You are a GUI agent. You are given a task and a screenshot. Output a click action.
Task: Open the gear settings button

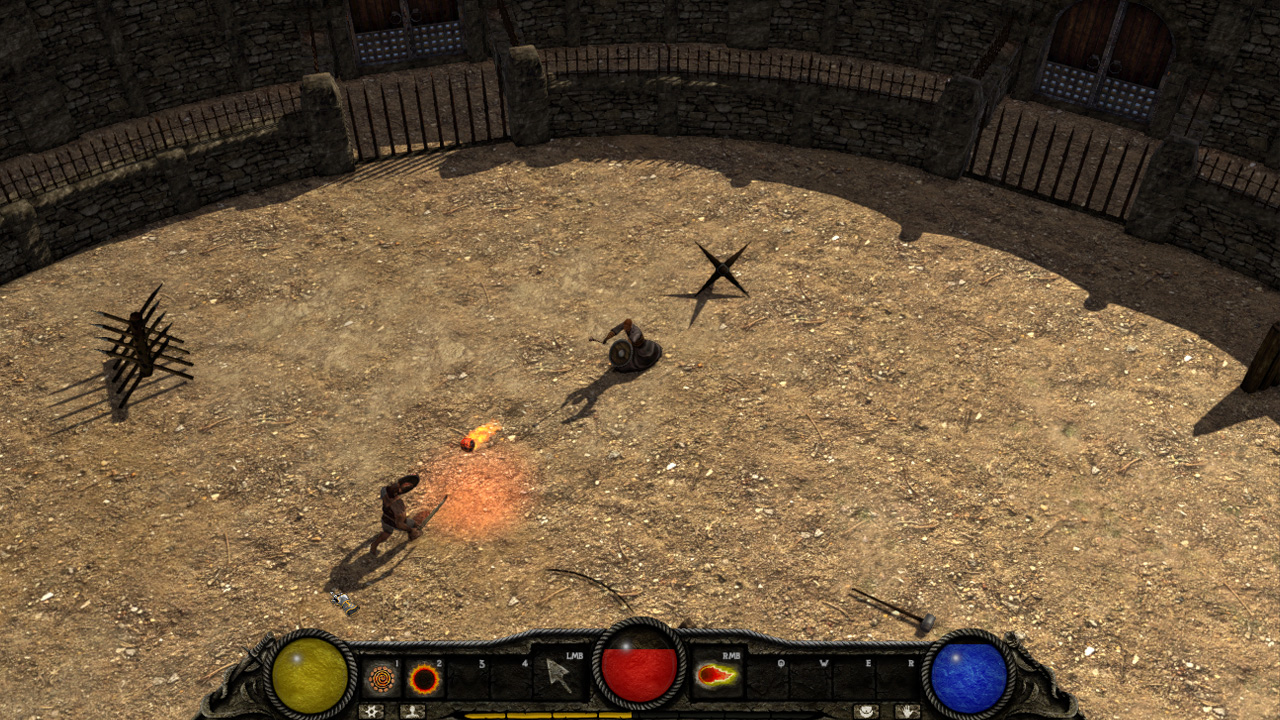point(370,711)
